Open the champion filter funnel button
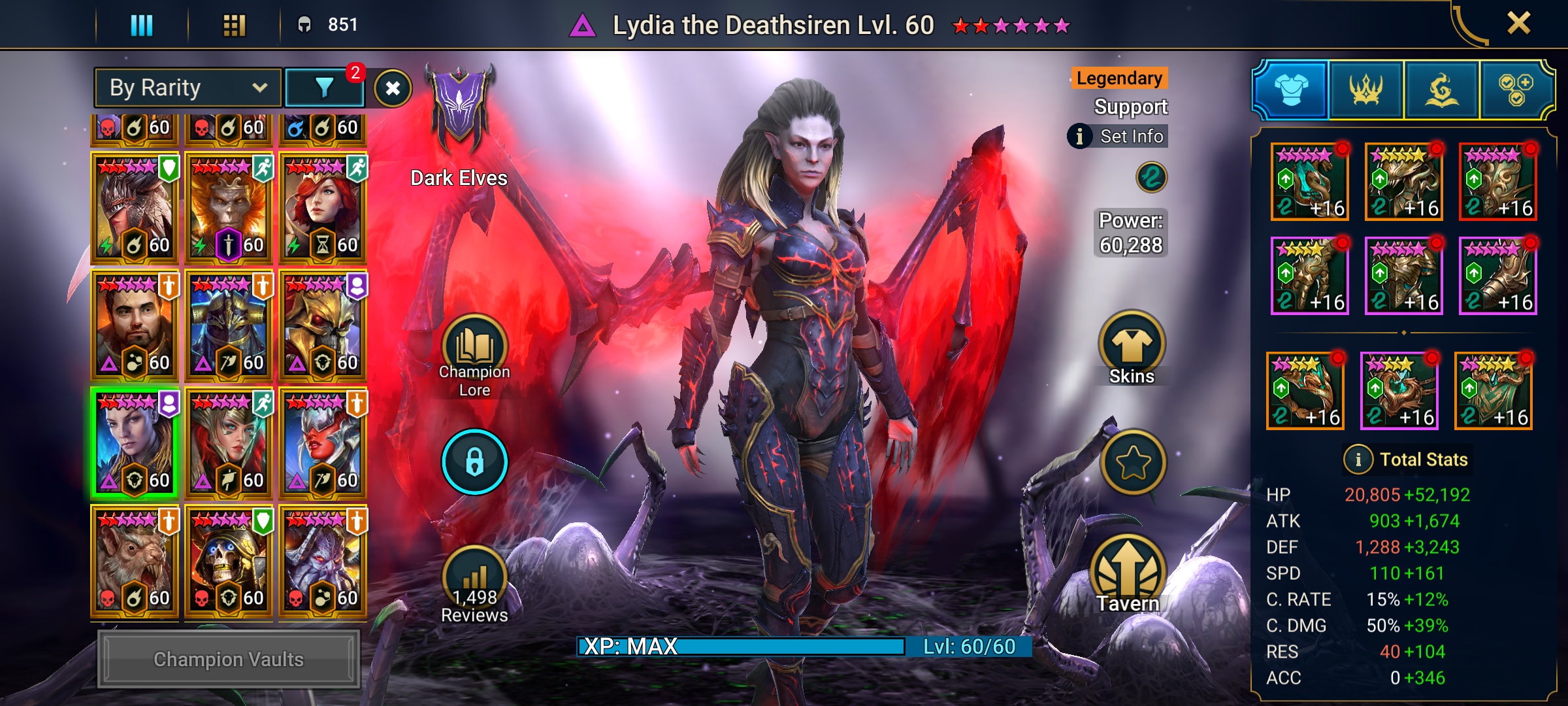This screenshot has height=706, width=1568. tap(325, 88)
